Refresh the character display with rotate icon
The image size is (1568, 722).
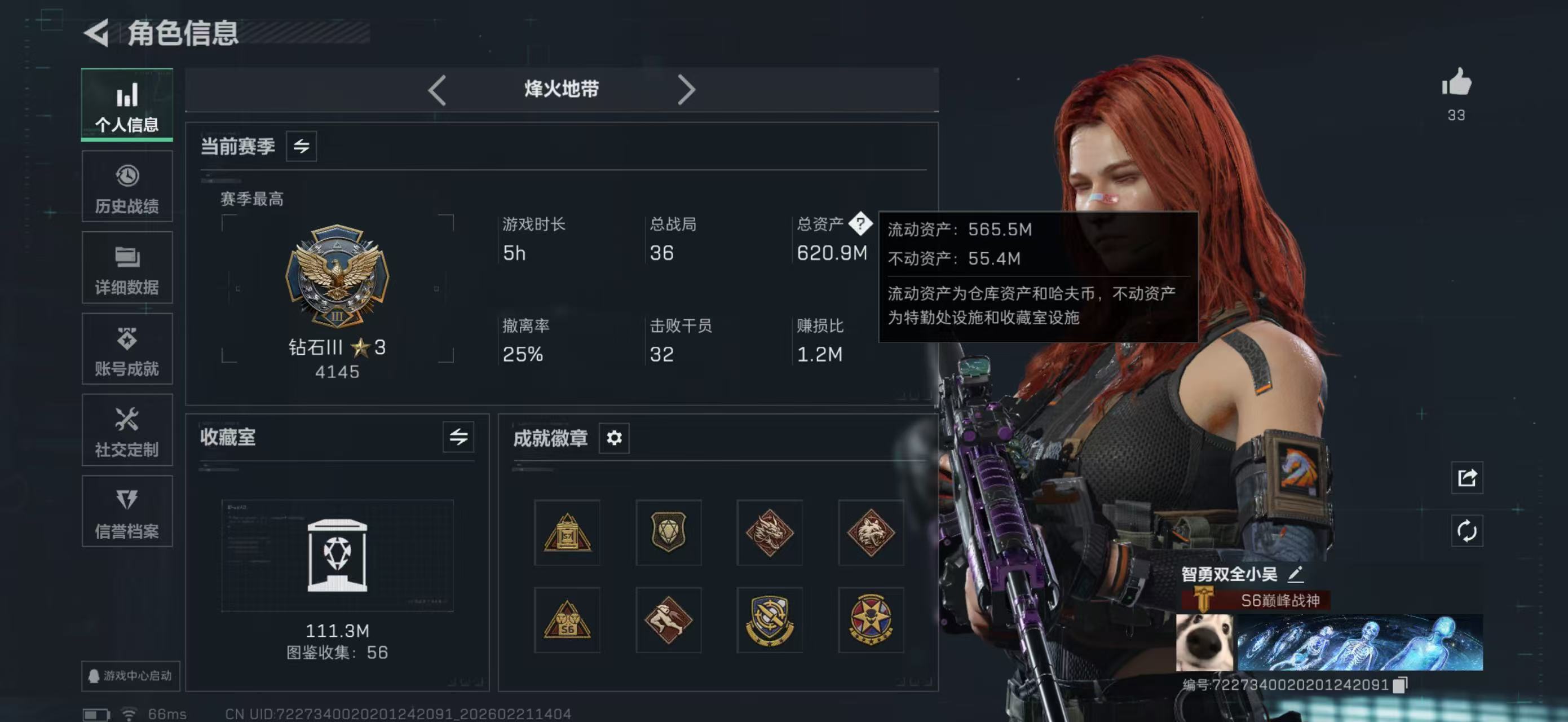pos(1467,530)
